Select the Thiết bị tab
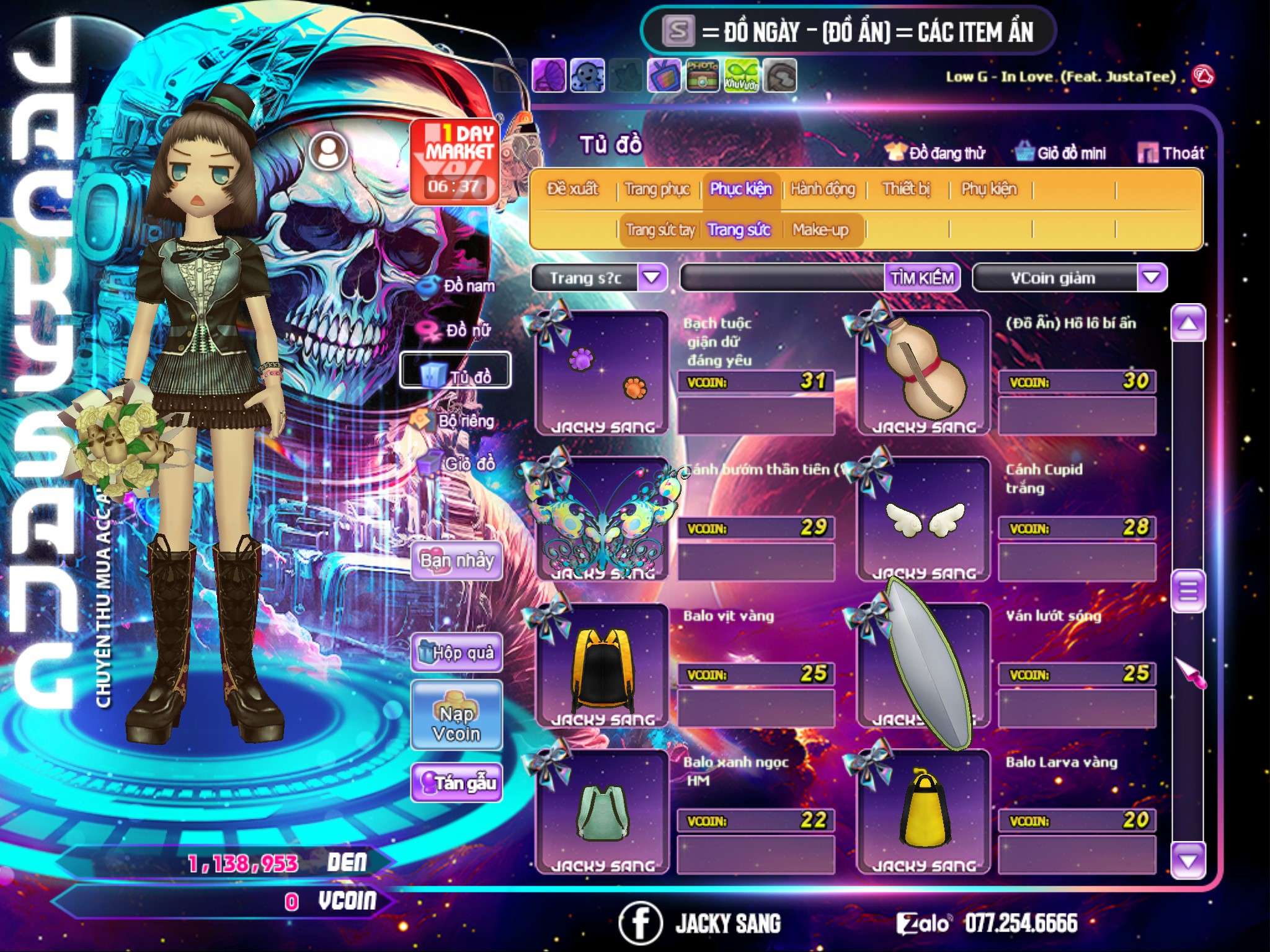Screen dimensions: 1270x952 tap(906, 188)
